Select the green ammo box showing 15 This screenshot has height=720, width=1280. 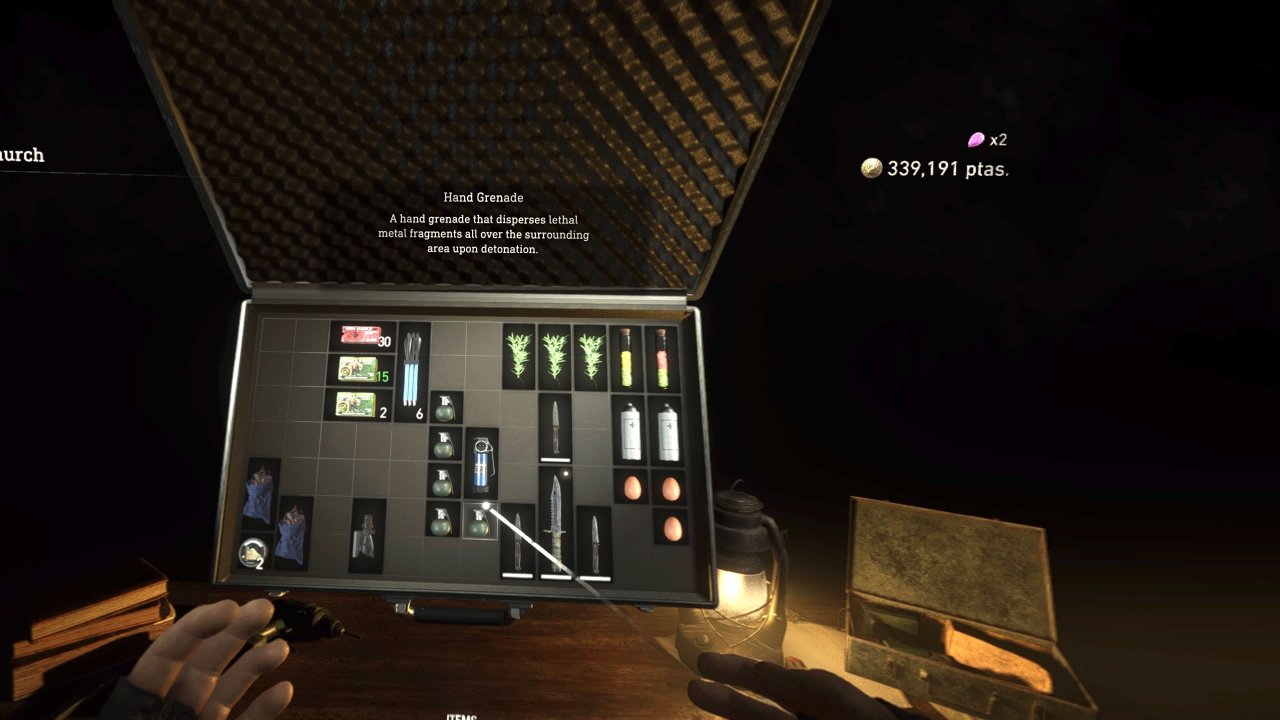360,370
